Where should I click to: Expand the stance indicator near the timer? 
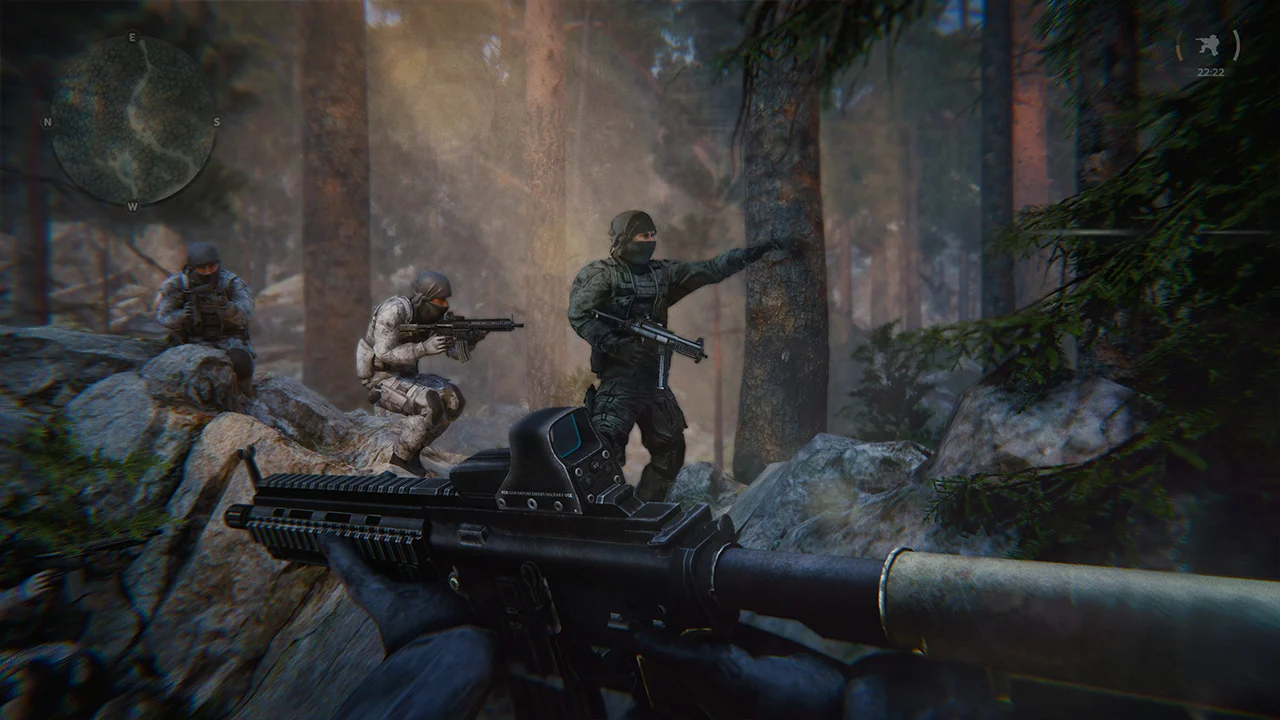point(1208,44)
